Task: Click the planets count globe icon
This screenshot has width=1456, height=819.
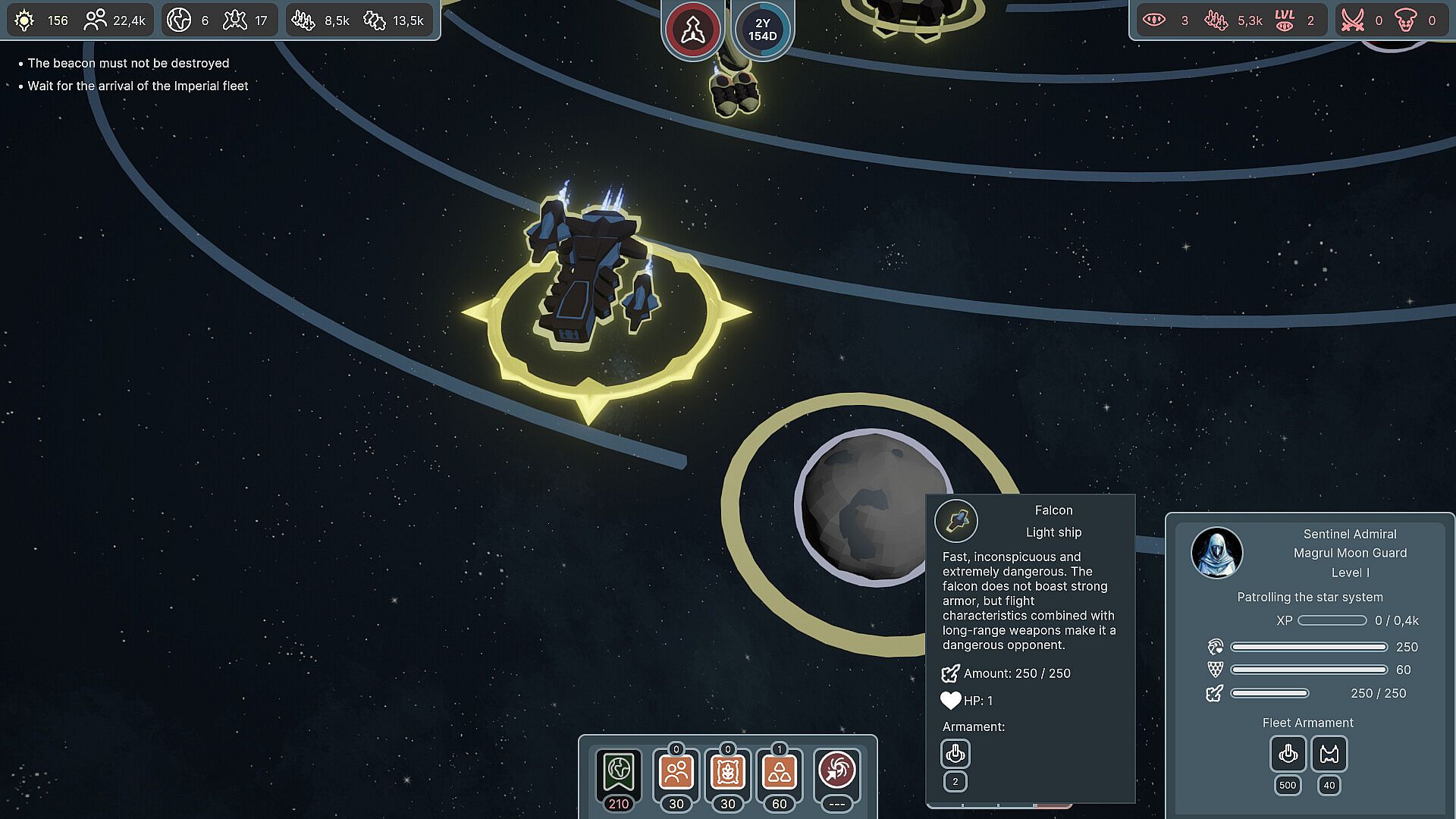Action: click(179, 20)
